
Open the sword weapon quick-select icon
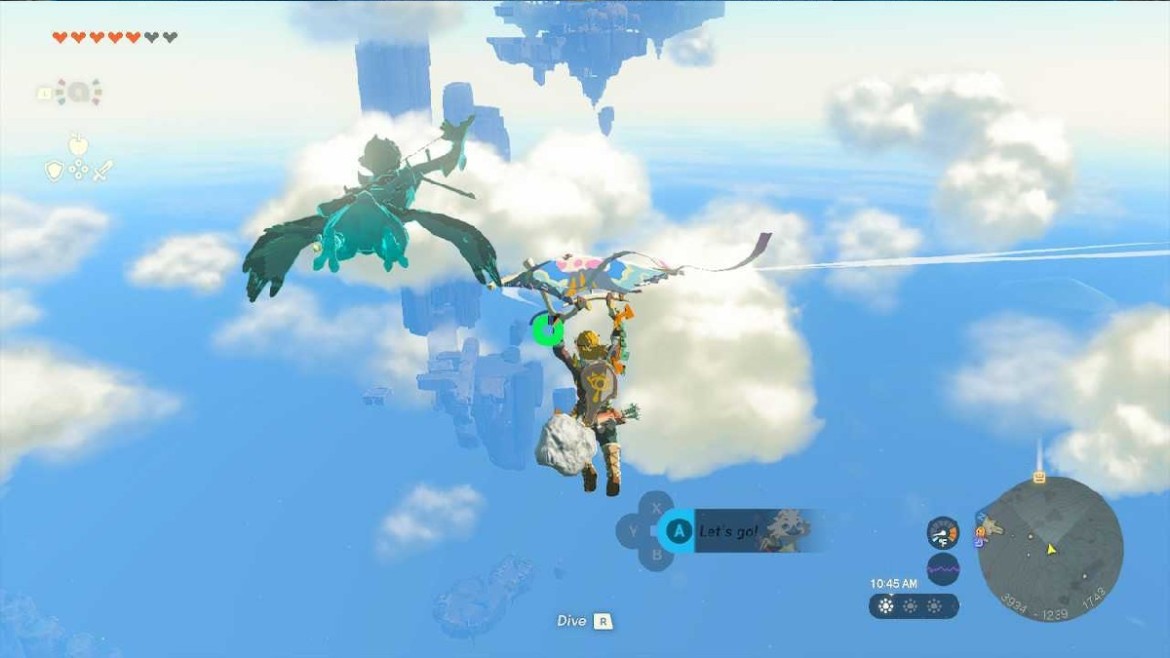(102, 171)
